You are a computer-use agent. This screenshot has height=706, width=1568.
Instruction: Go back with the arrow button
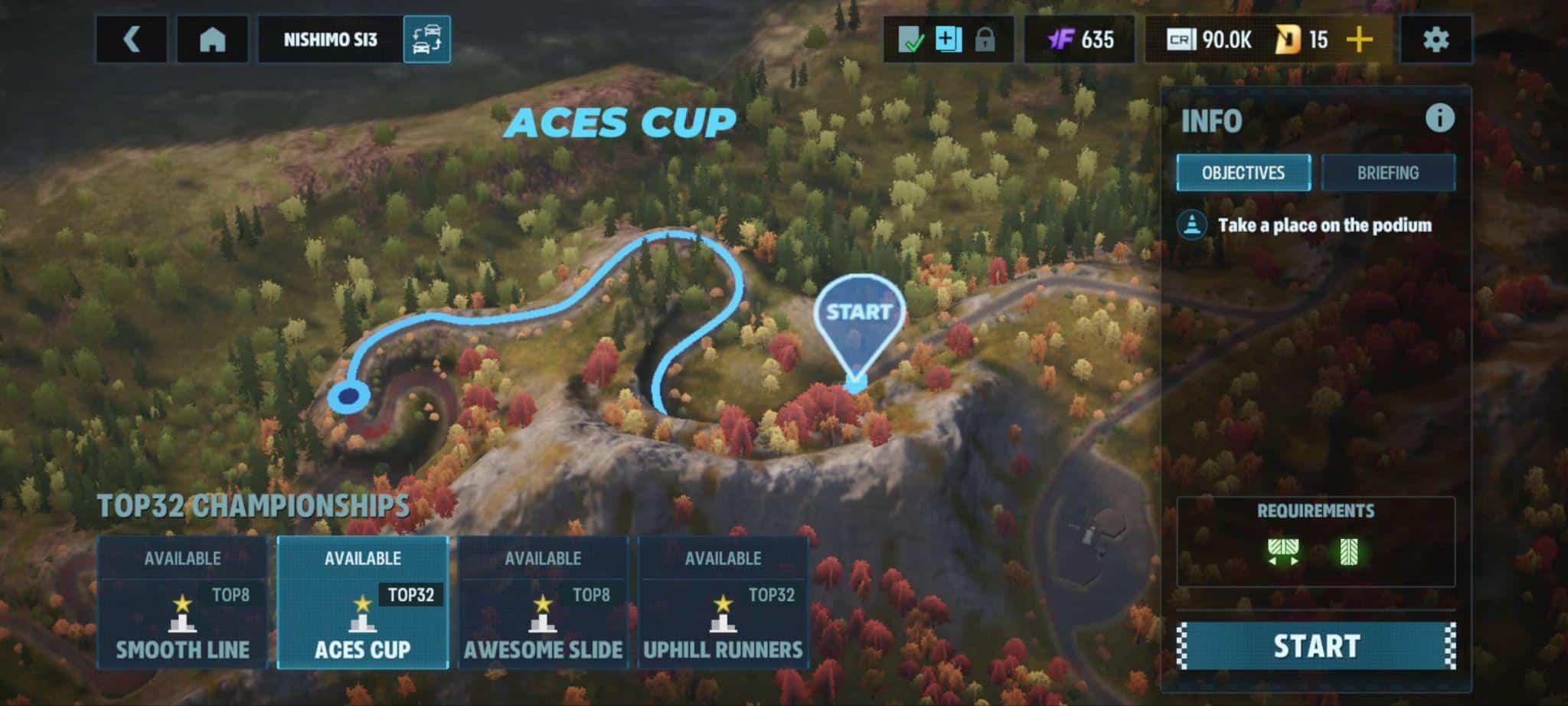(132, 40)
